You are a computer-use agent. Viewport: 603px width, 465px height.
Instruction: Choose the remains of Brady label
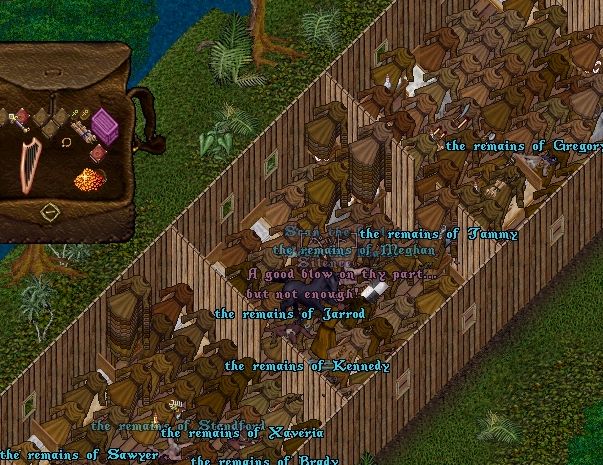[x=264, y=460]
